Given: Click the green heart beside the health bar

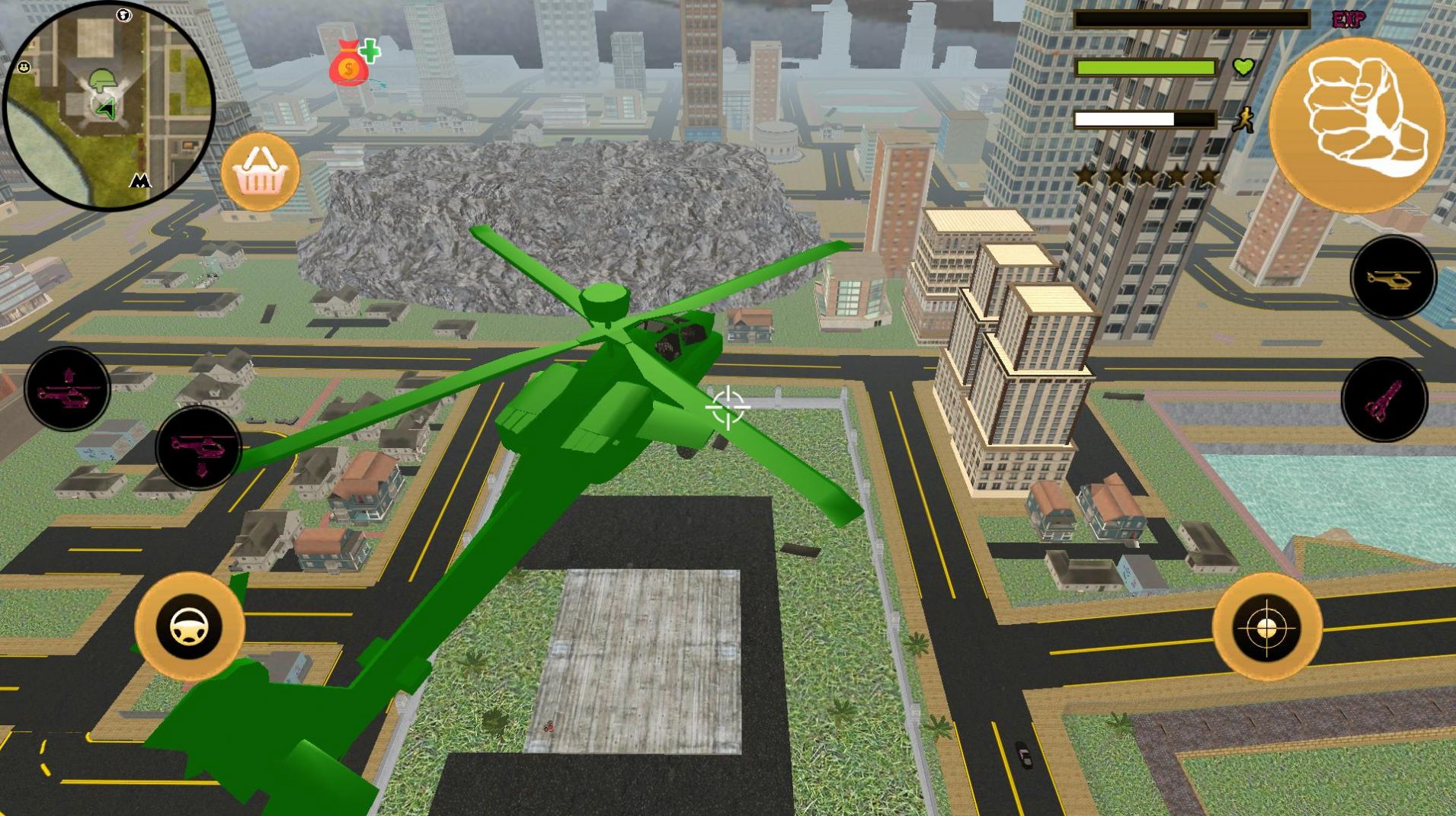Looking at the screenshot, I should point(1242,67).
